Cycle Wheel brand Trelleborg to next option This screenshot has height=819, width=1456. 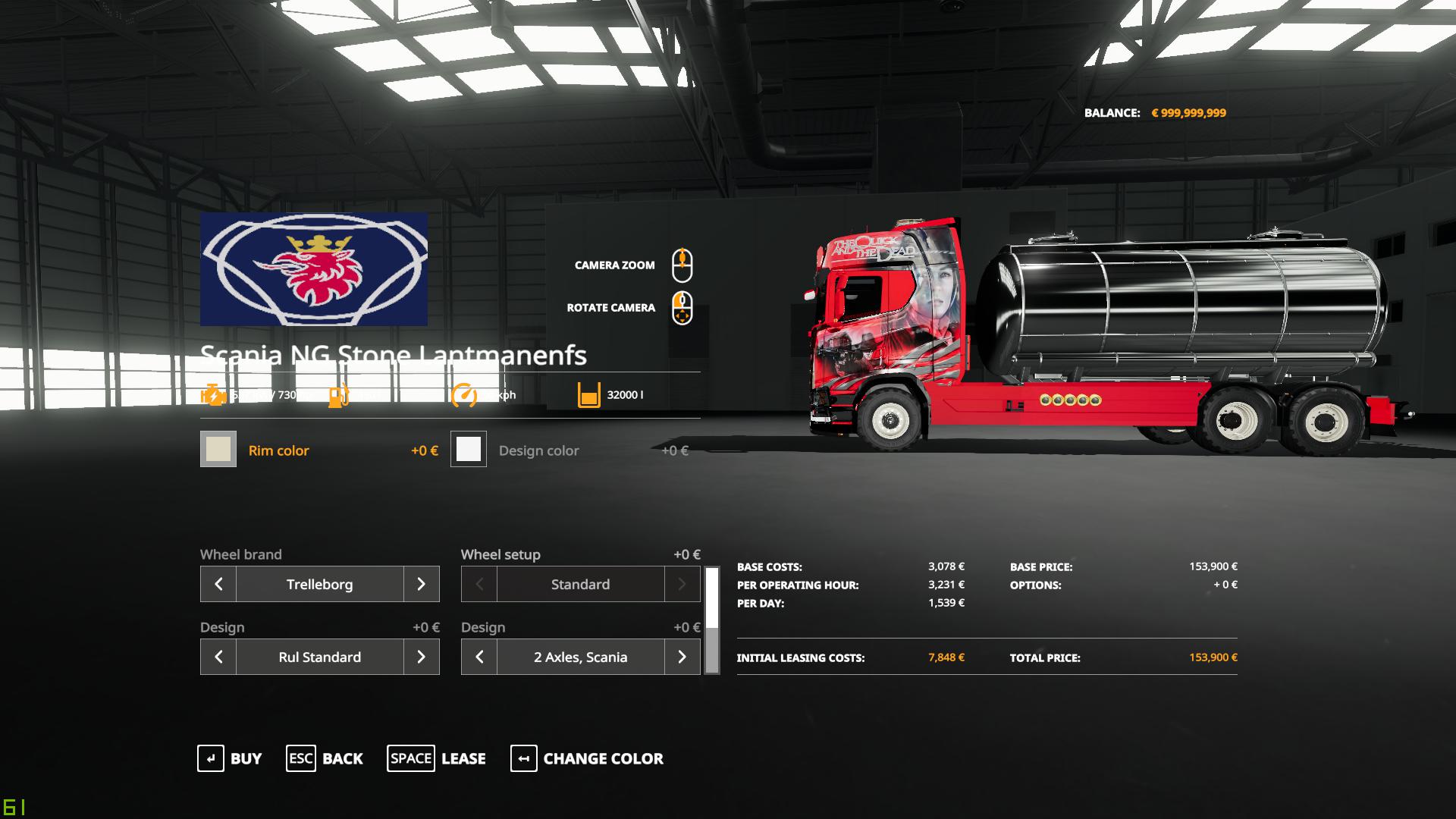pyautogui.click(x=421, y=584)
